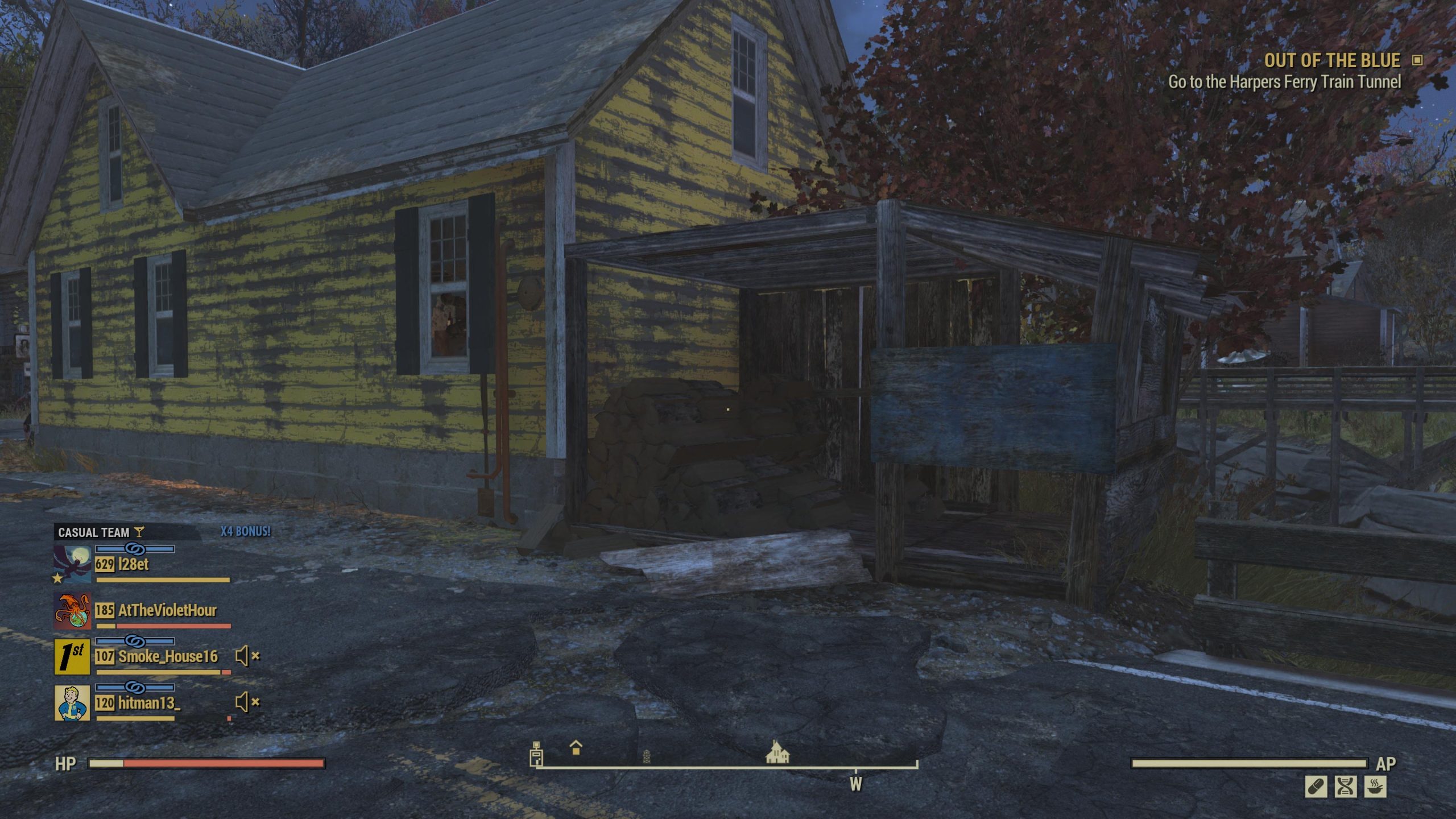Select AtTheVioletHour's squid avatar icon
The image size is (1456, 819).
click(x=73, y=610)
